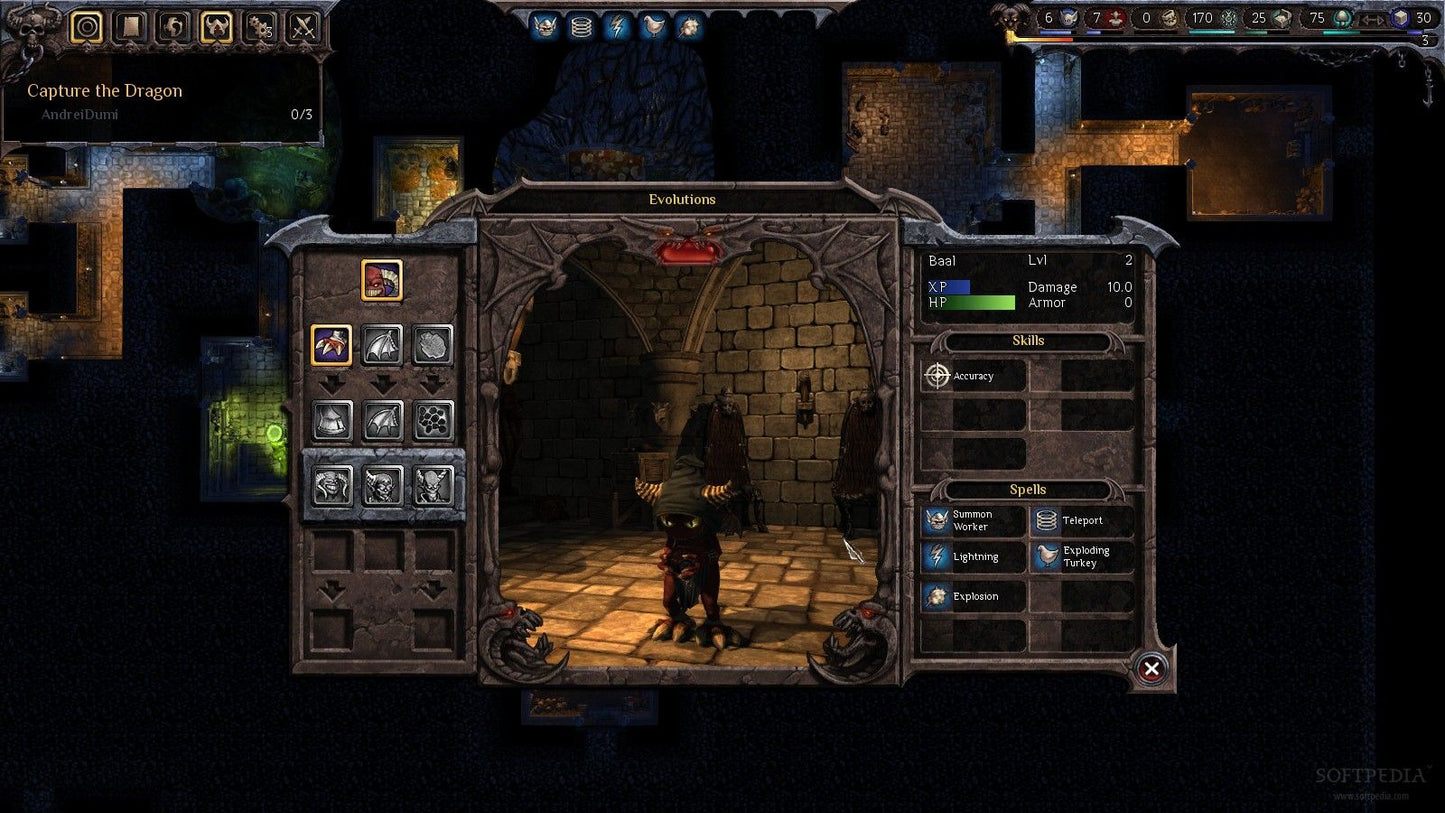
Task: Select the labeled Explosion spell entry
Action: (972, 597)
